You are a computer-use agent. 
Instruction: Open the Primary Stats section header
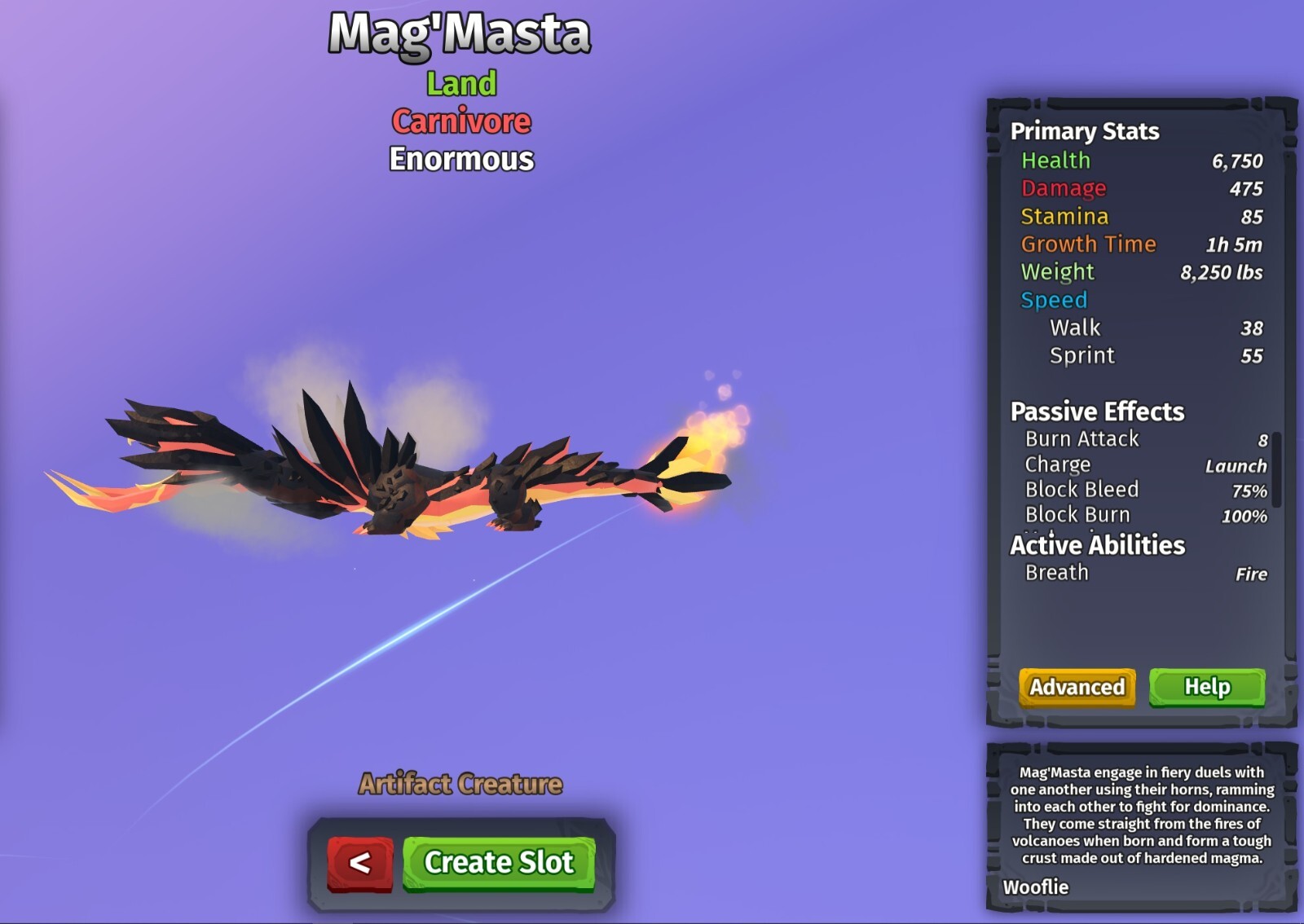click(x=1084, y=131)
